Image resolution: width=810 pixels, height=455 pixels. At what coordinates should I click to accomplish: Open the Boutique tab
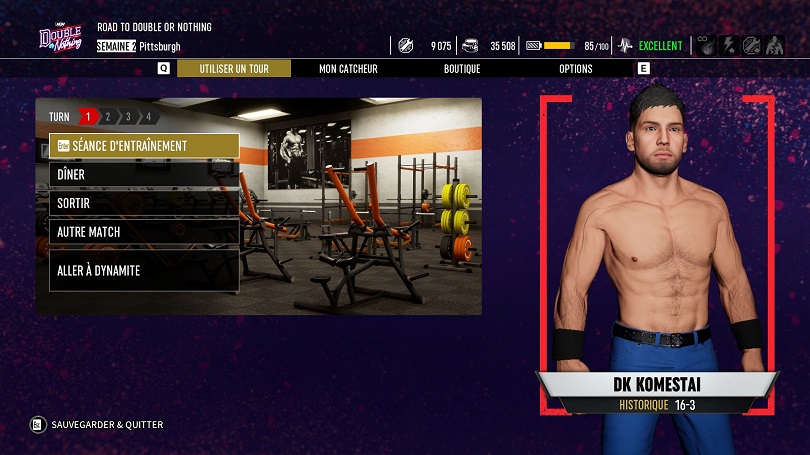(x=462, y=69)
